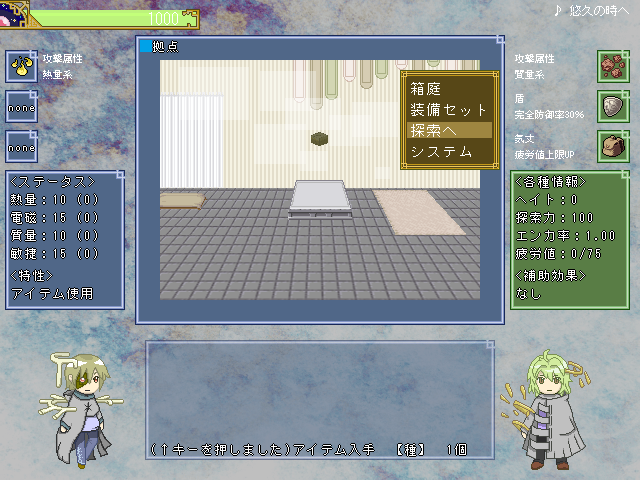Select the shield equipment icon
The image size is (640, 480).
(x=612, y=106)
